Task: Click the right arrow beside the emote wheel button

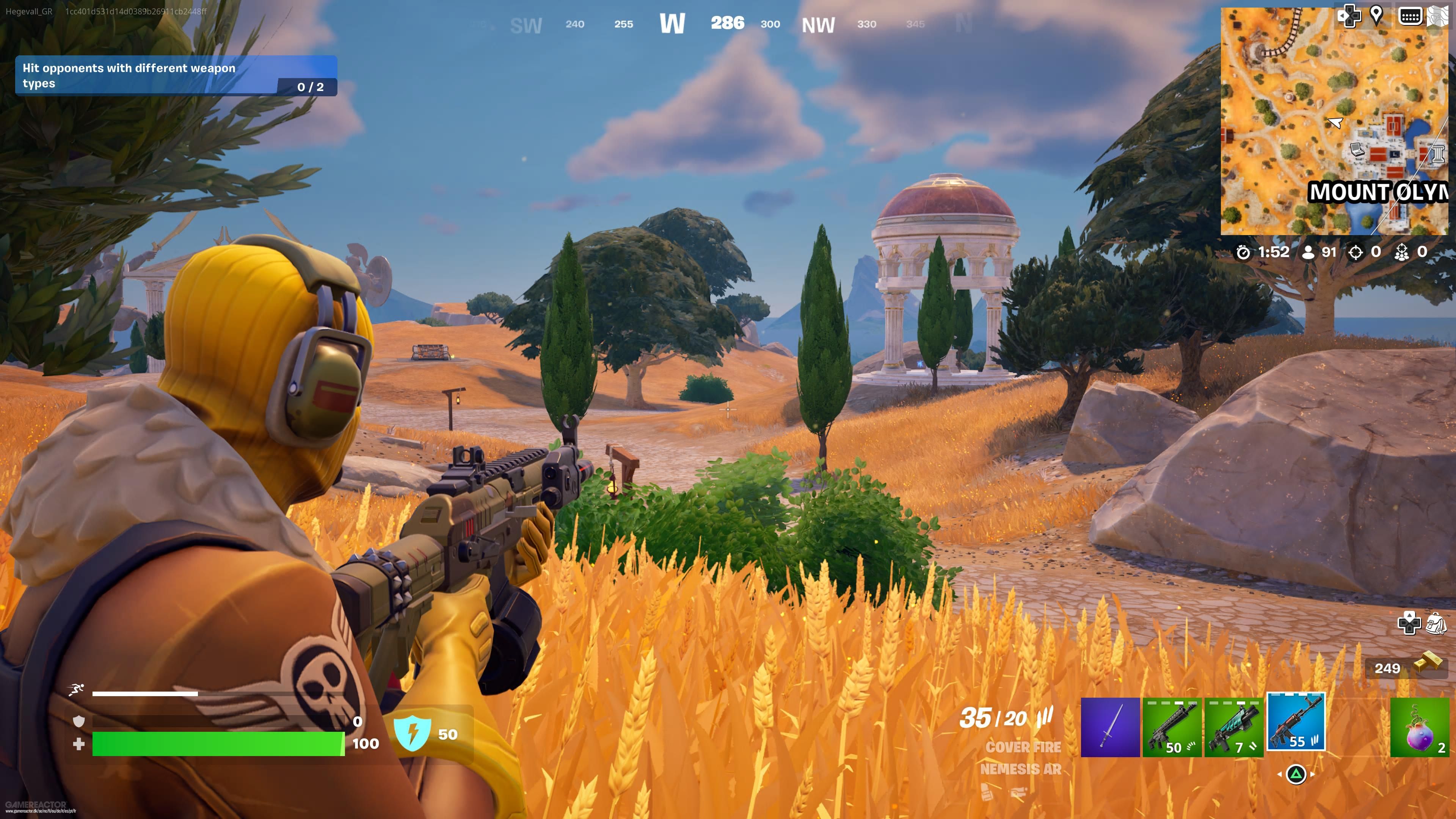Action: coord(1312,775)
